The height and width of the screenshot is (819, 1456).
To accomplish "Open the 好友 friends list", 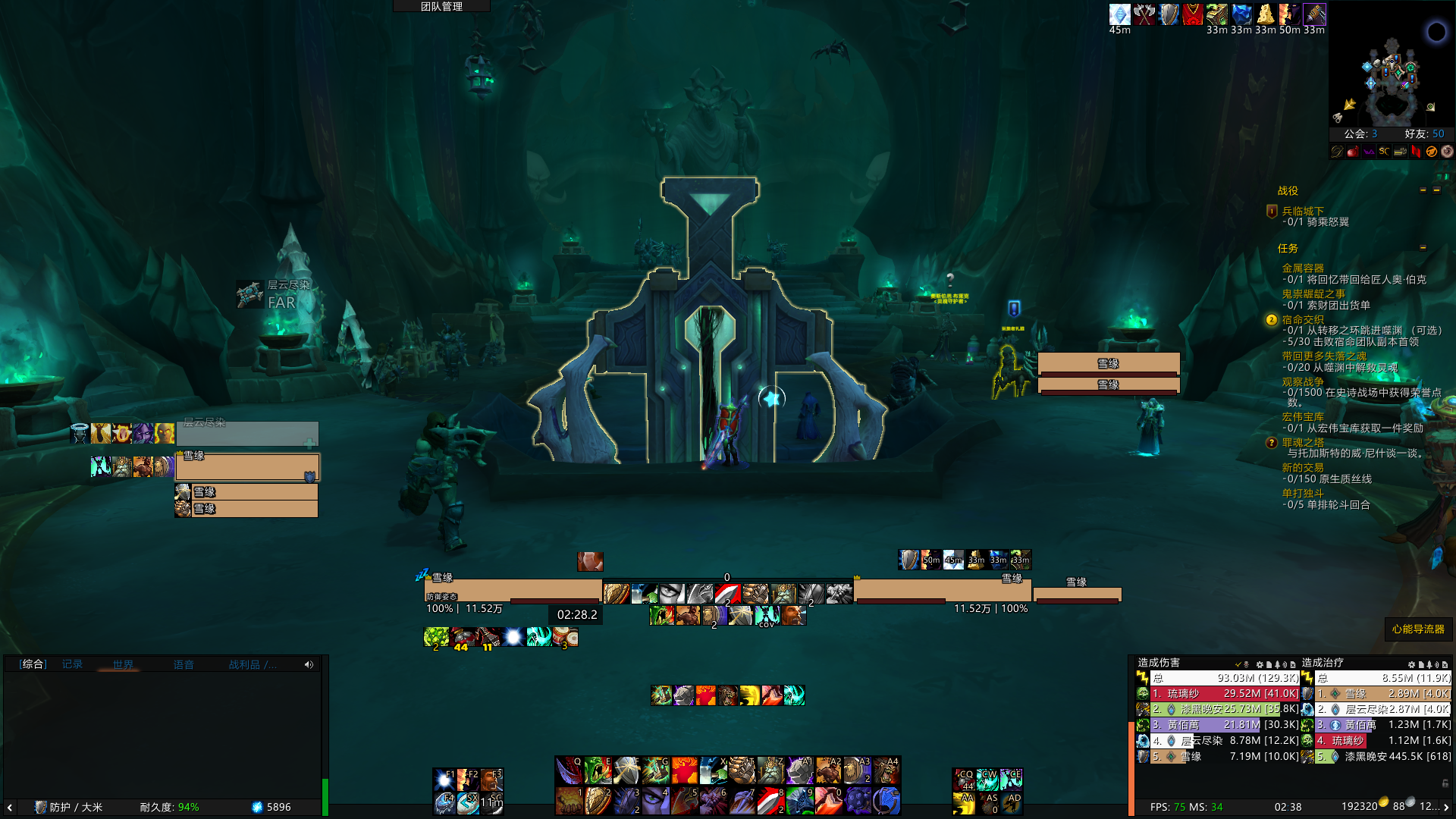I will coord(1424,133).
